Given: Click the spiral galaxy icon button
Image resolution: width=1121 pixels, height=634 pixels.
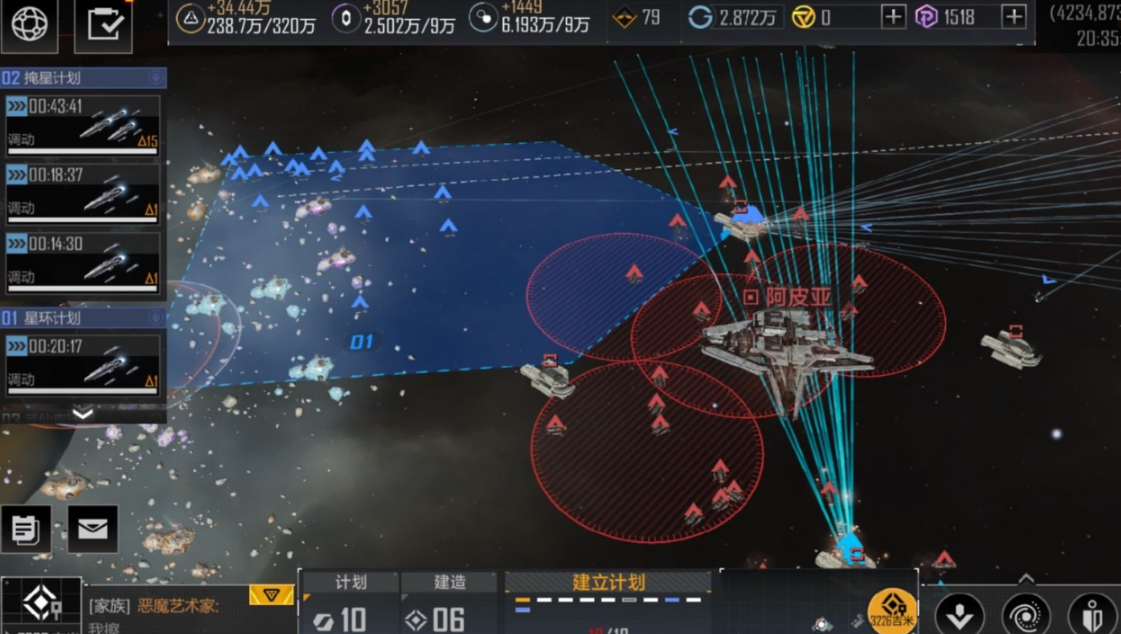Looking at the screenshot, I should pyautogui.click(x=1026, y=613).
